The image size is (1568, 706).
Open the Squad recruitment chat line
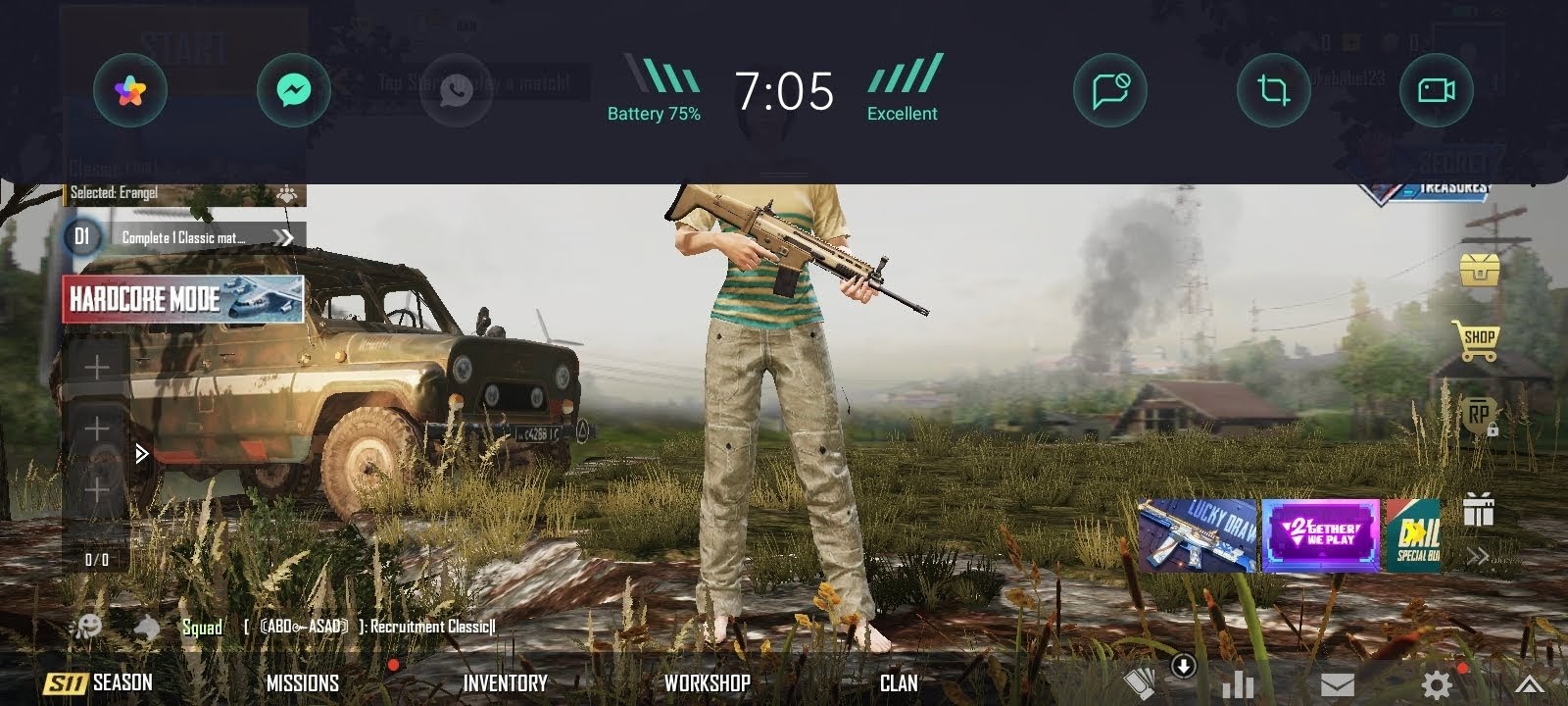pos(367,627)
